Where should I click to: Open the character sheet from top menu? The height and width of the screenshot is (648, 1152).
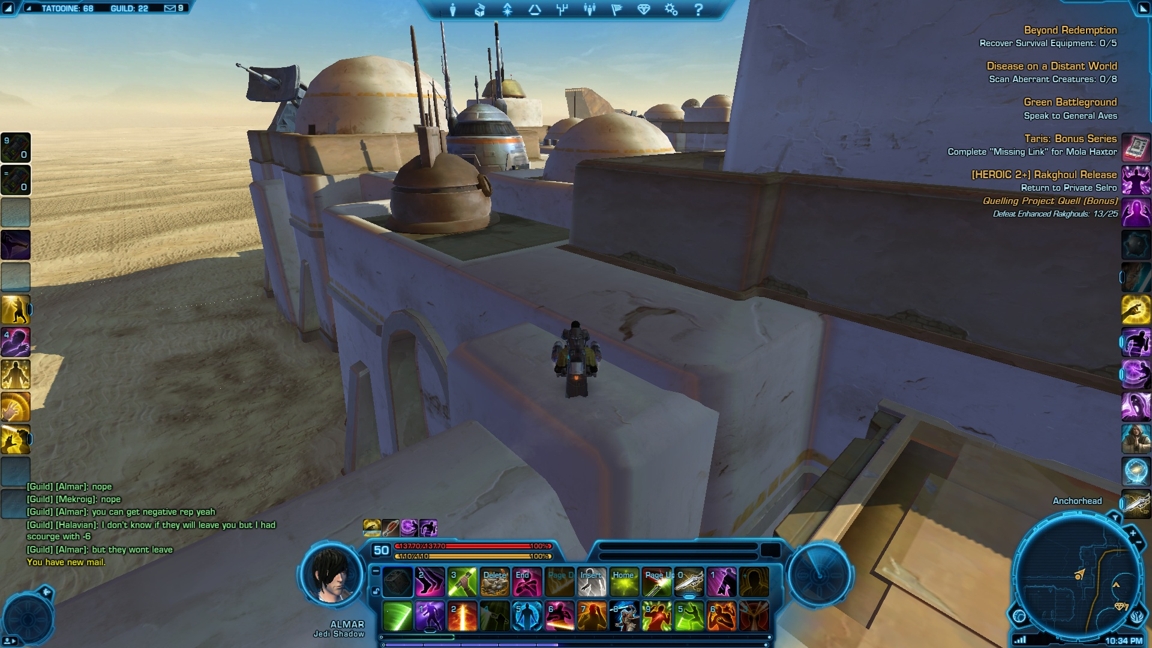pos(452,10)
